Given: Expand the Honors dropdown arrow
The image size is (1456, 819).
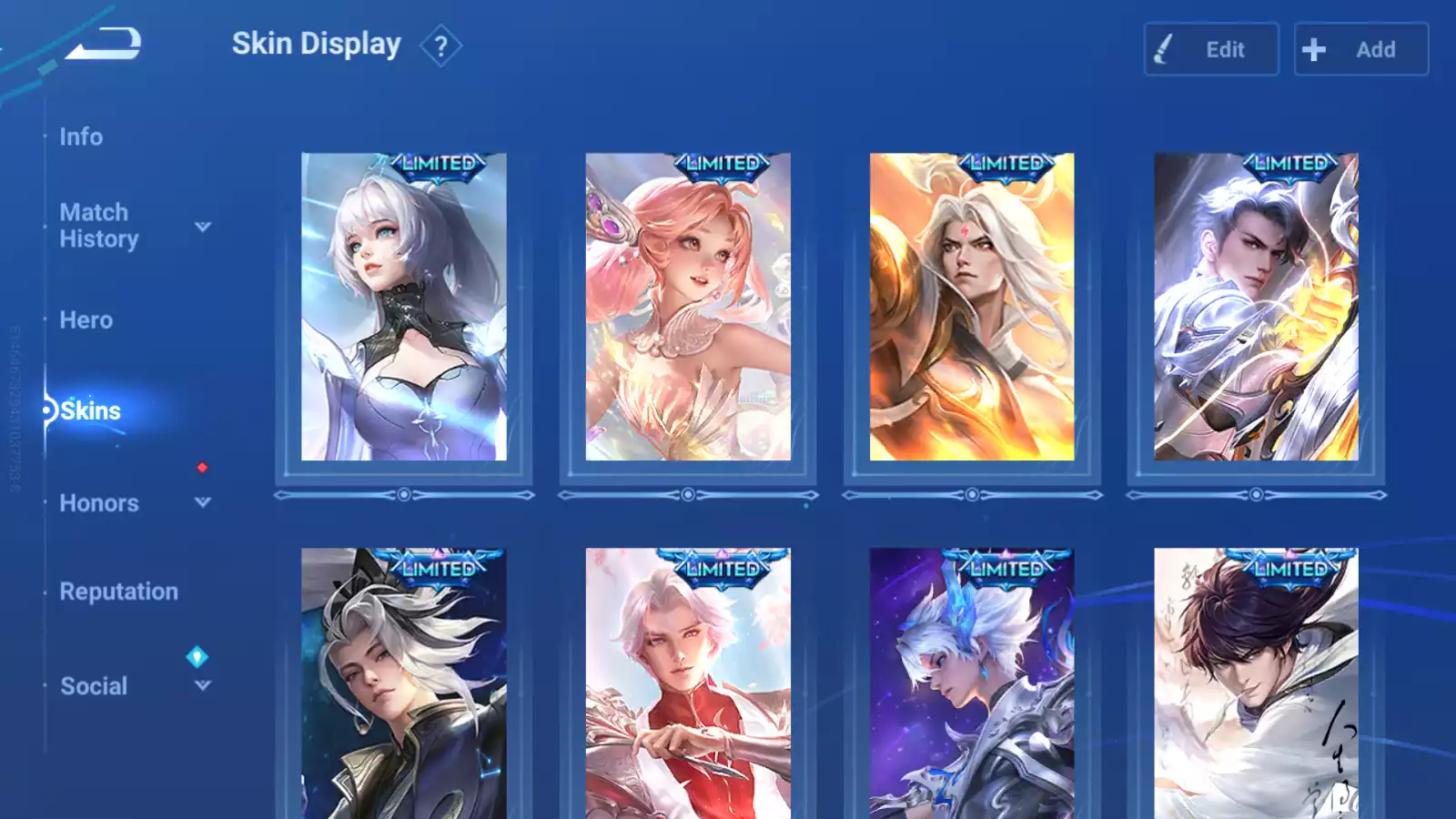Looking at the screenshot, I should click(203, 502).
